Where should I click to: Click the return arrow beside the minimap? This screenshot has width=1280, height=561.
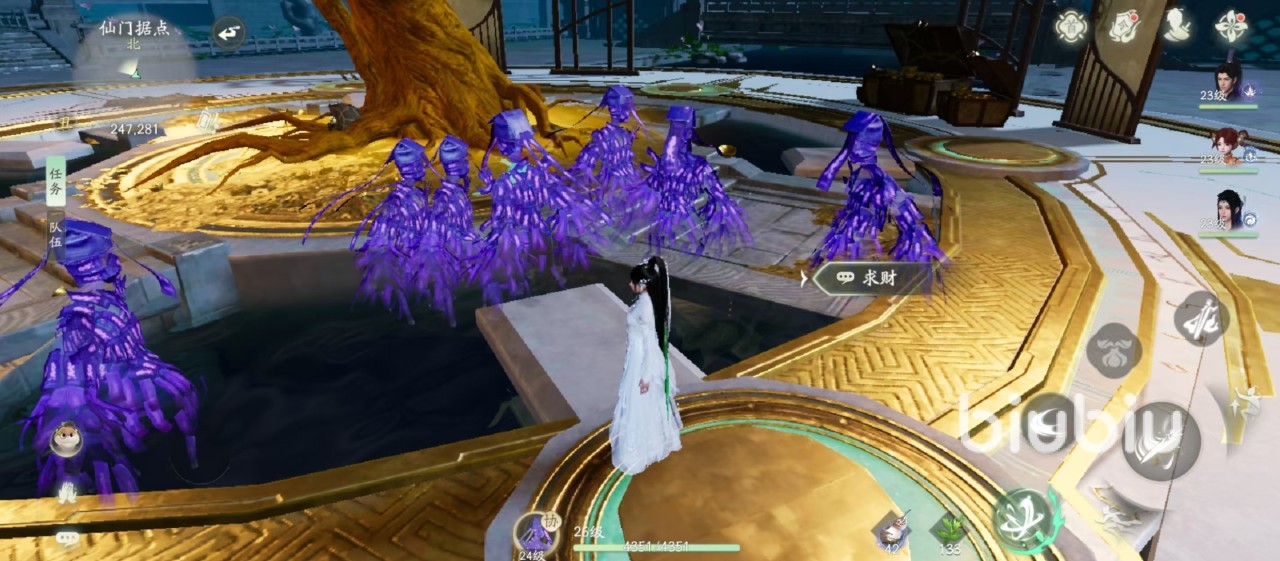229,33
